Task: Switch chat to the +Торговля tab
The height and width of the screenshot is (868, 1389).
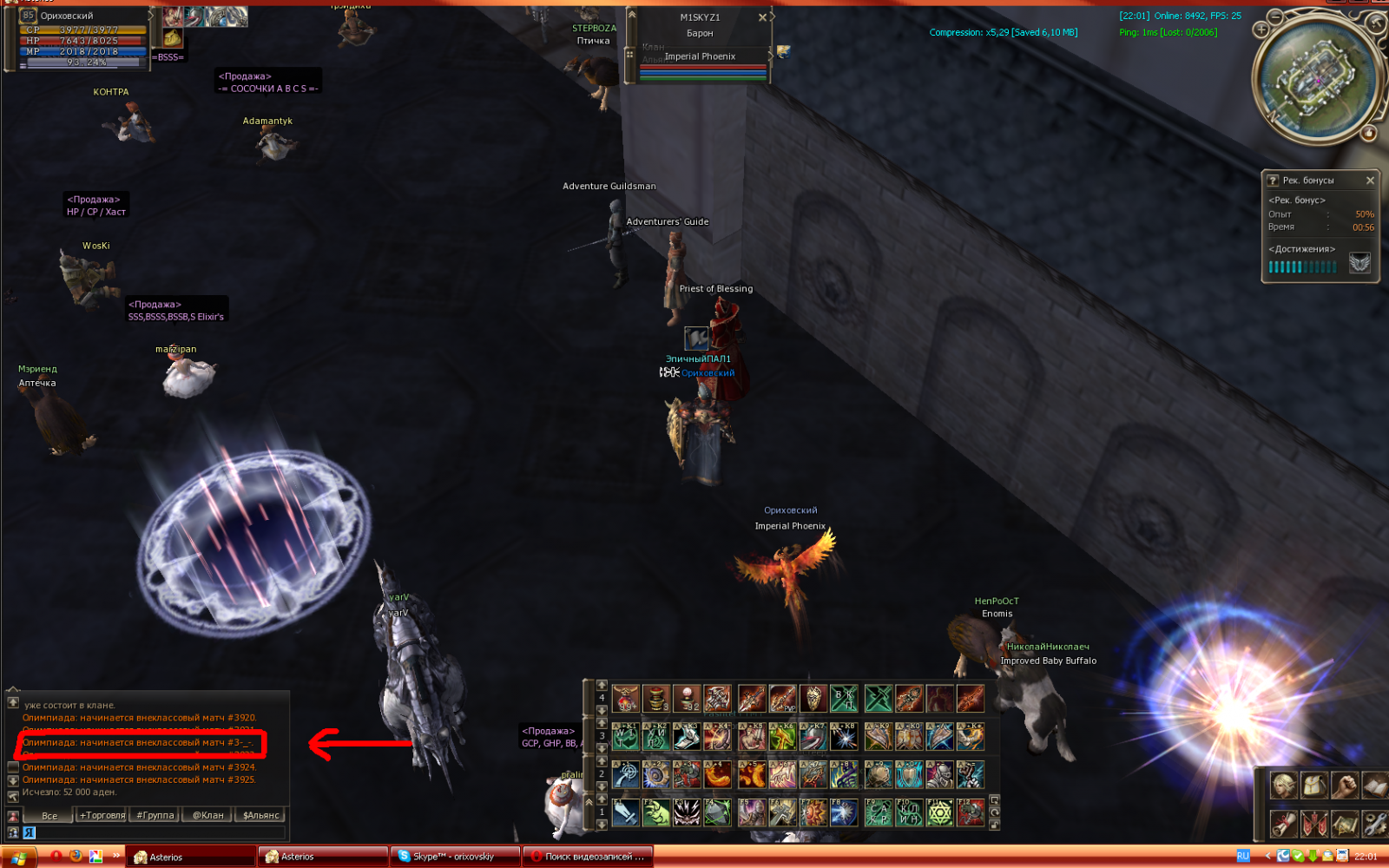Action: [102, 815]
